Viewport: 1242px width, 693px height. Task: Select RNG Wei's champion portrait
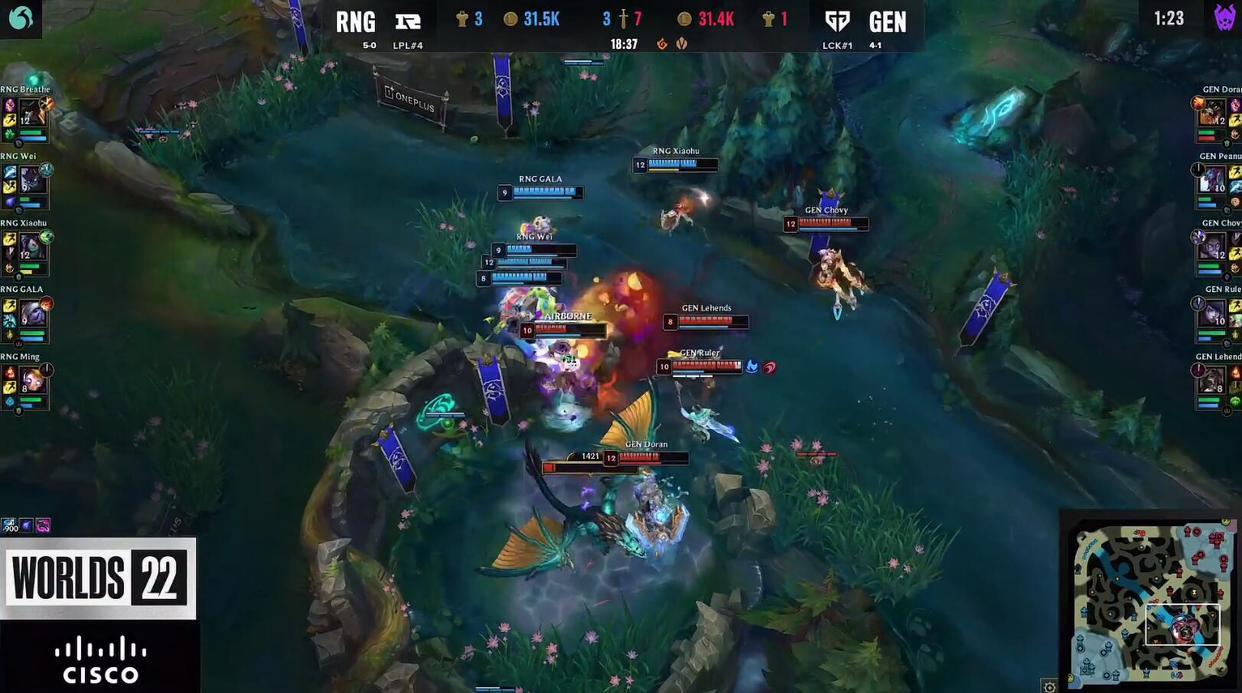(x=31, y=178)
